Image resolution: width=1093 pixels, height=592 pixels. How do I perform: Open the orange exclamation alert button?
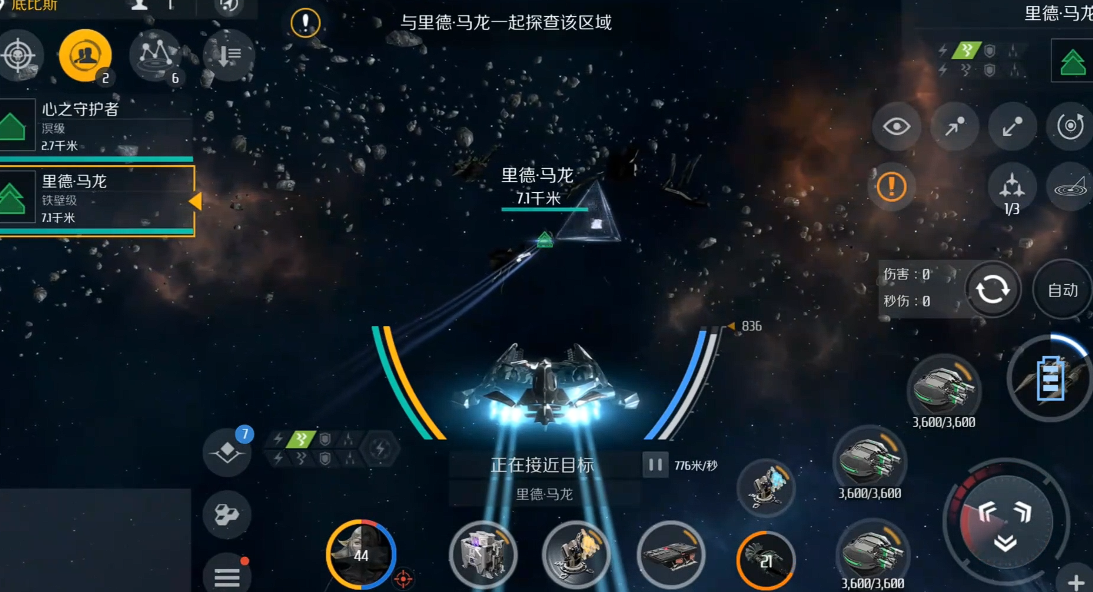click(x=891, y=186)
